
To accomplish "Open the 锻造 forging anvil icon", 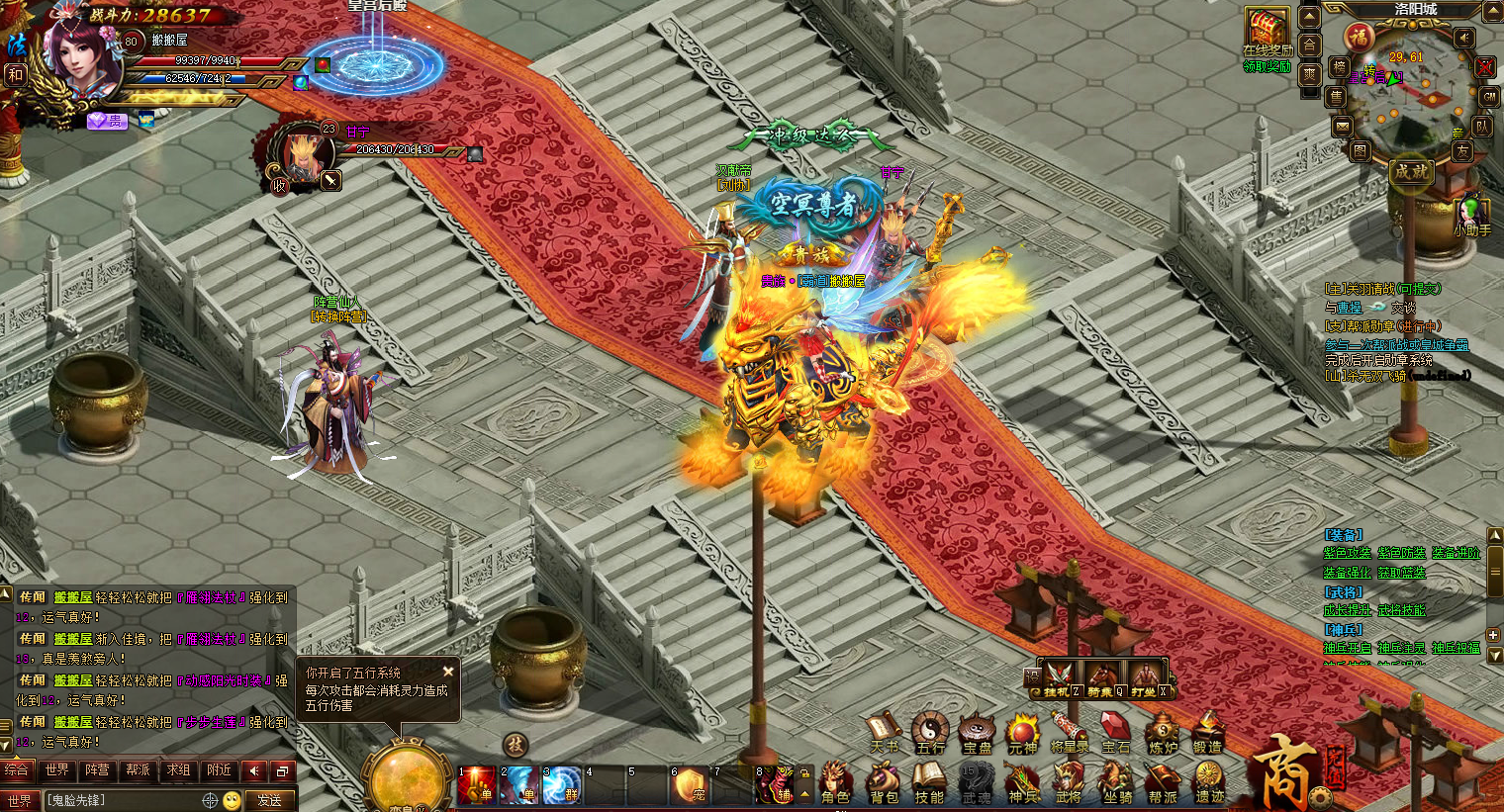I will pos(1207,733).
